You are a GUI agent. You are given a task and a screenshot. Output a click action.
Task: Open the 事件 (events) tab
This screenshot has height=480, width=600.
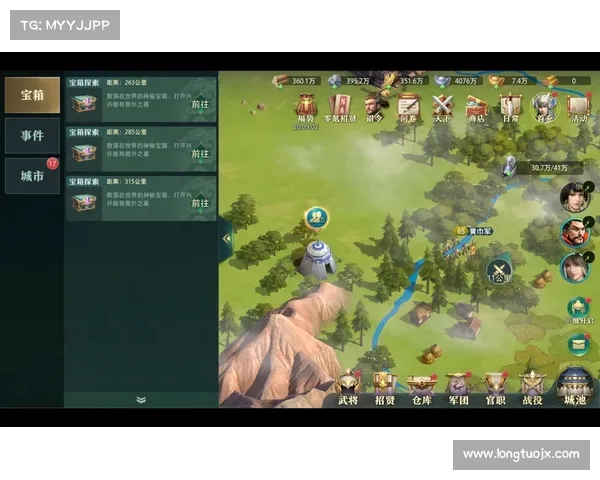click(32, 135)
